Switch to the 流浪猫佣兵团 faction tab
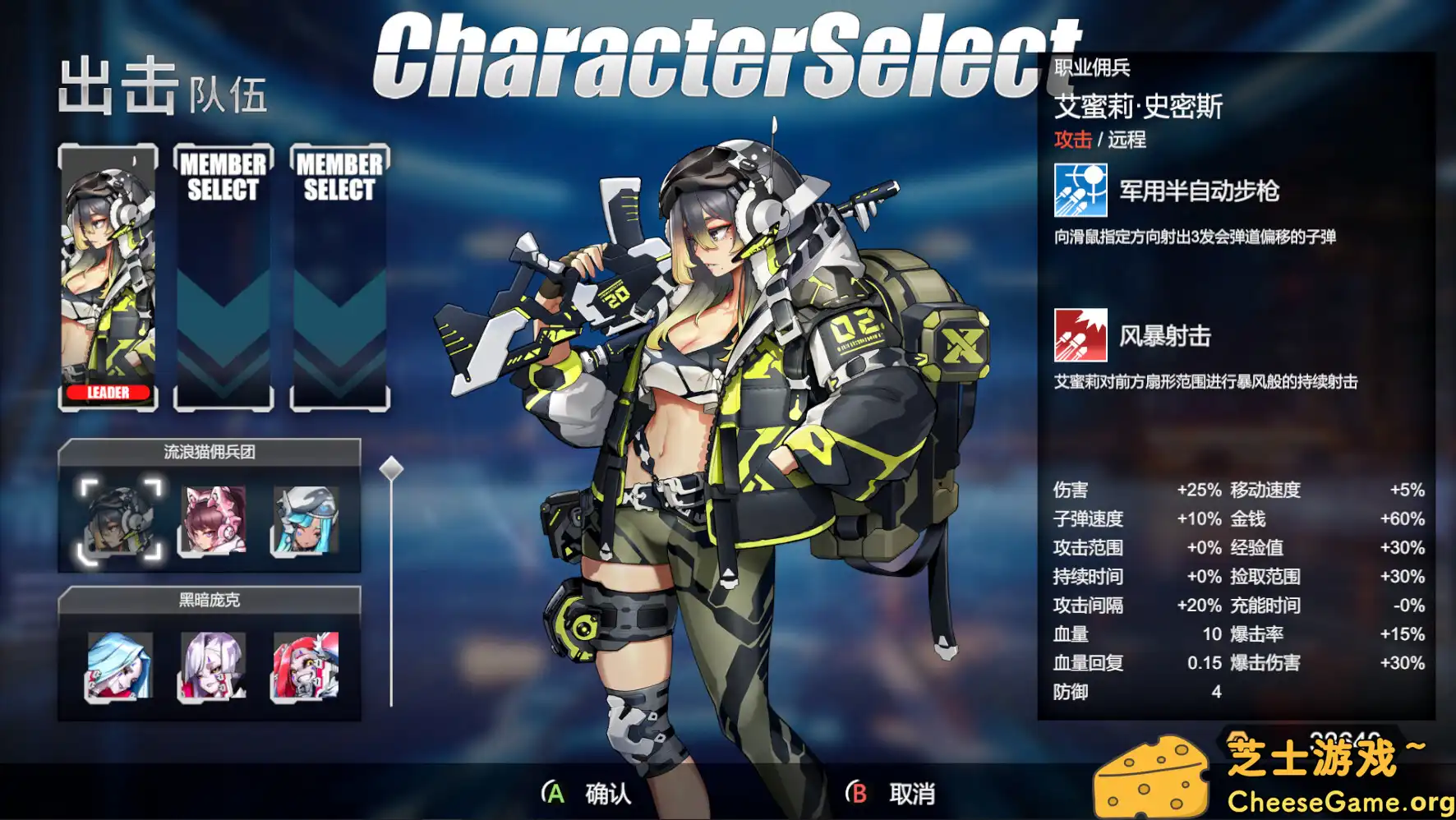The image size is (1456, 820). [x=210, y=451]
